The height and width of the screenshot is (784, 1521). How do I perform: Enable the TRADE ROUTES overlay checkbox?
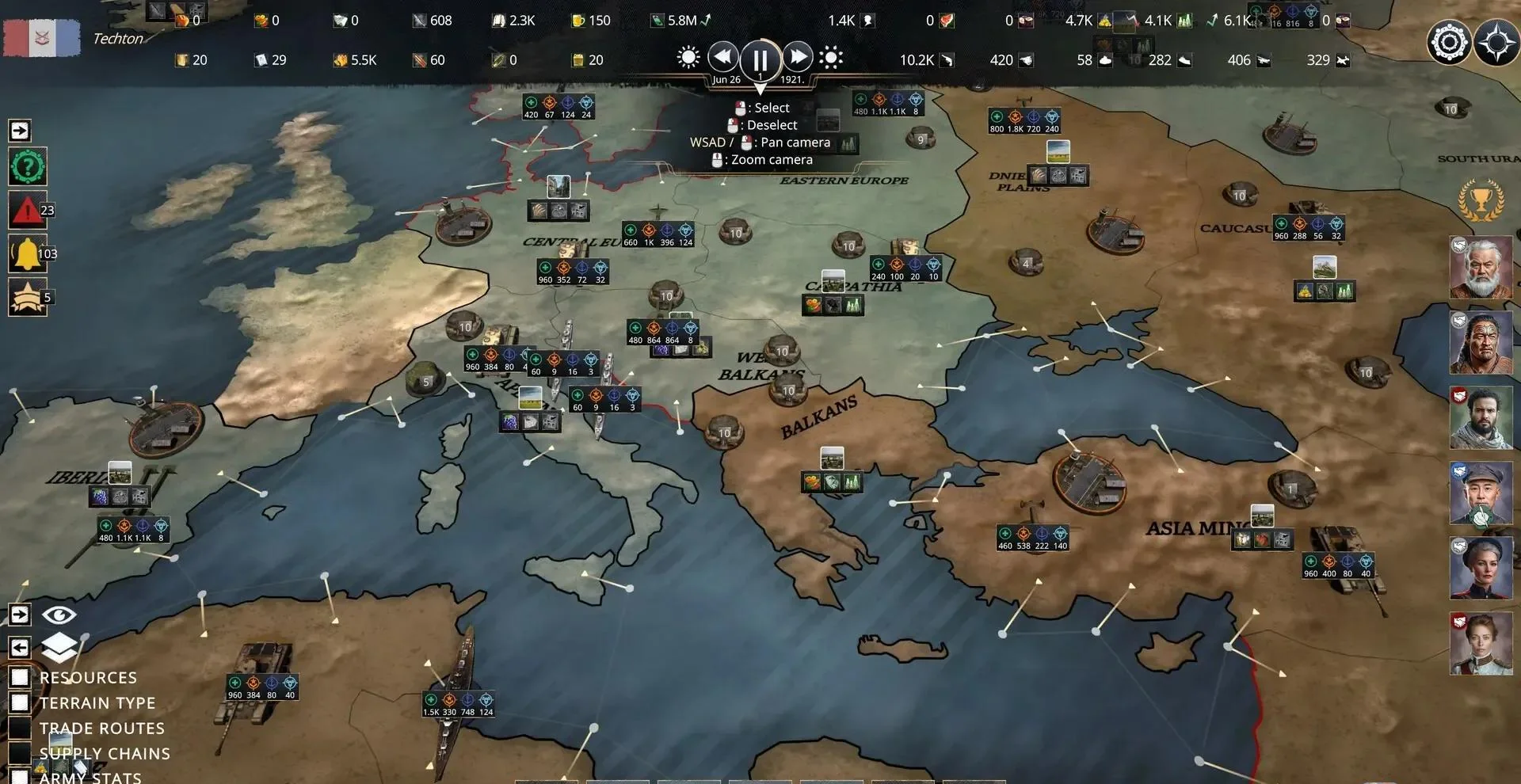tap(21, 728)
